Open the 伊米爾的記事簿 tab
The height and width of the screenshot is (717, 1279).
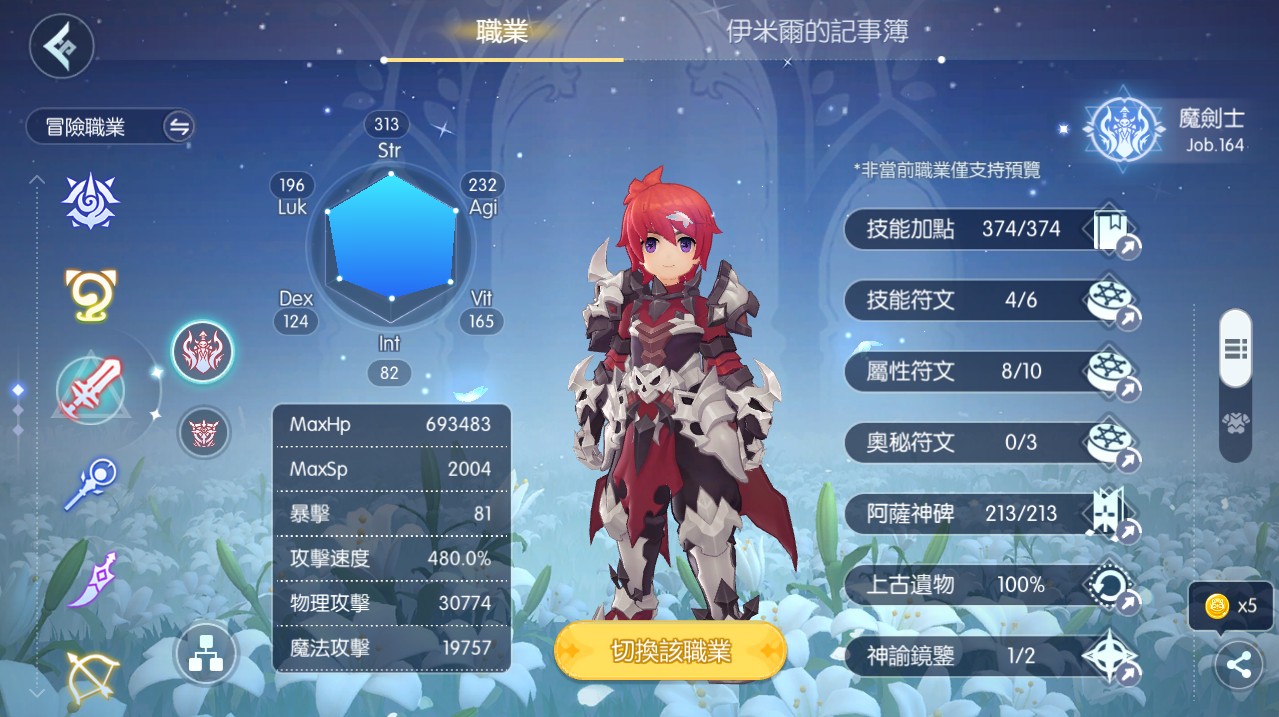[817, 32]
